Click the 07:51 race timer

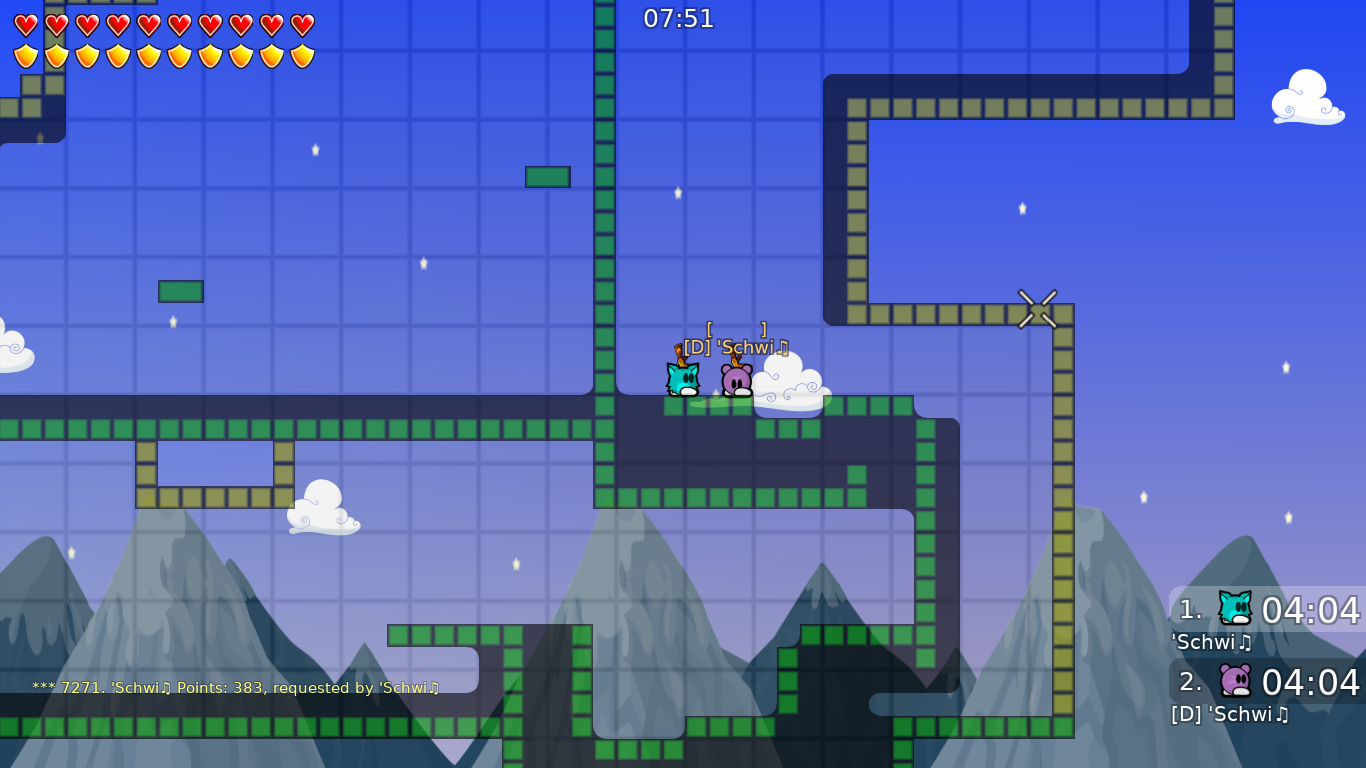[x=681, y=18]
